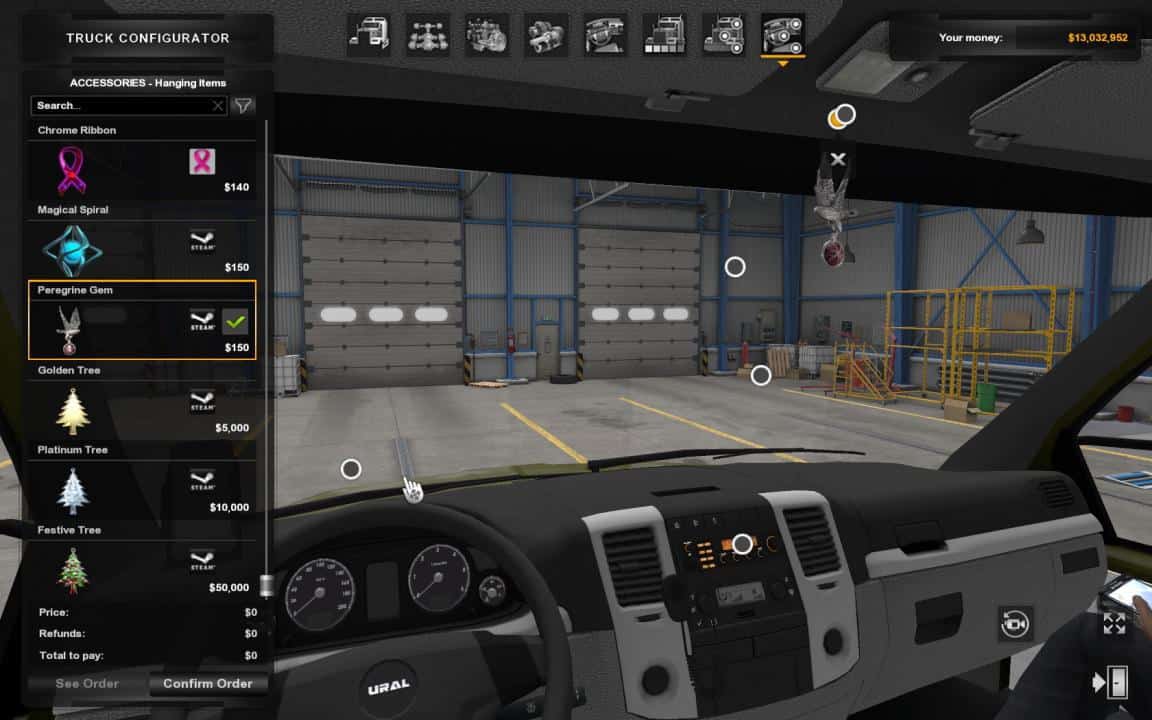The height and width of the screenshot is (720, 1152).
Task: Switch to the engine category tab
Action: (487, 35)
